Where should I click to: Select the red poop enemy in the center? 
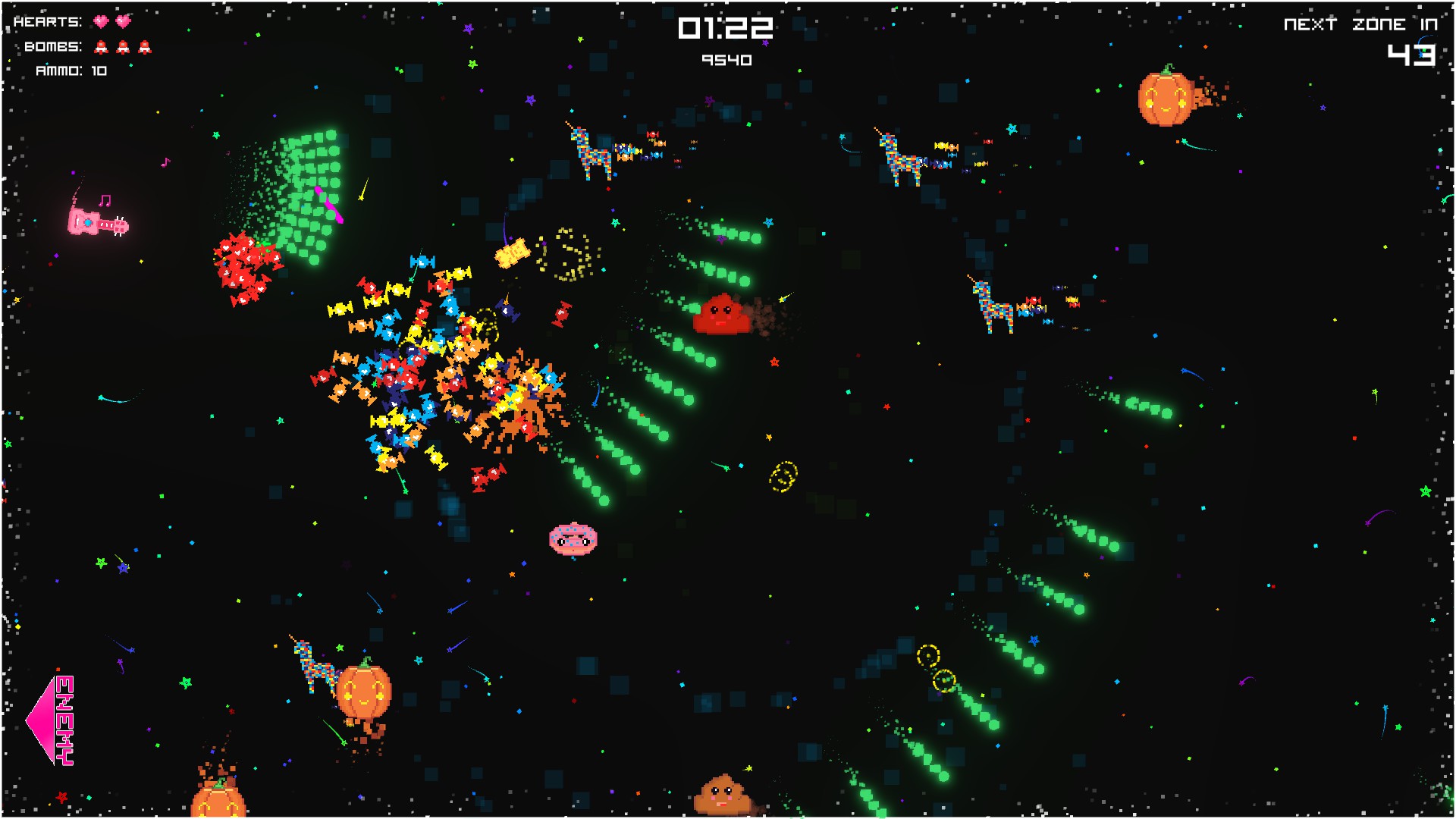pyautogui.click(x=720, y=313)
